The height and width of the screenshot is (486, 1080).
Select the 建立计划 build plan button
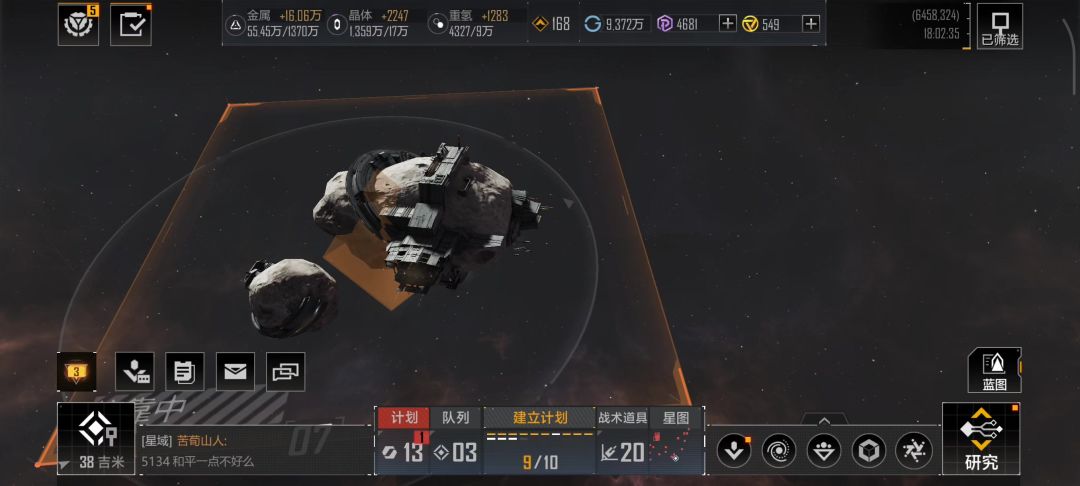[540, 418]
